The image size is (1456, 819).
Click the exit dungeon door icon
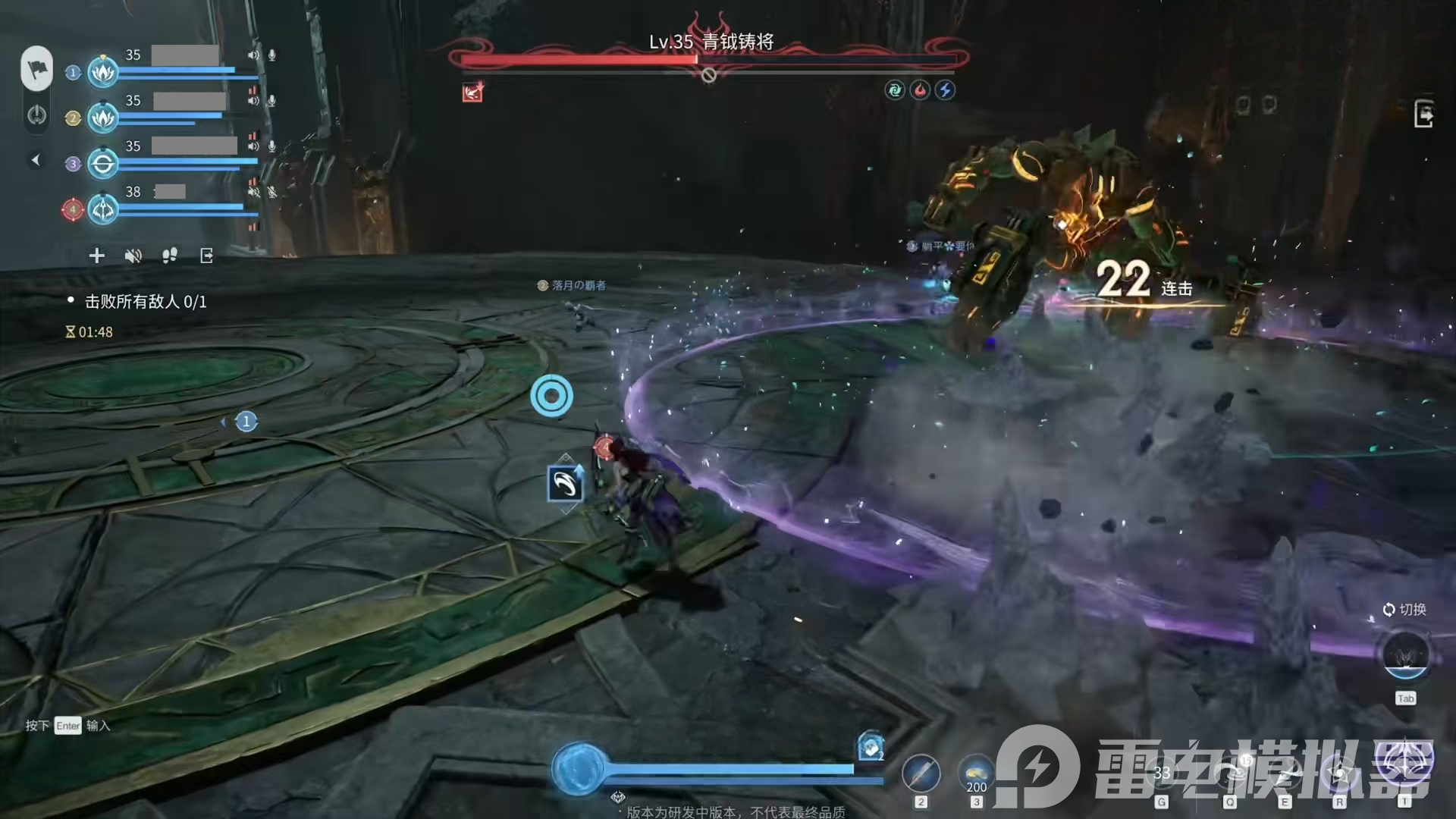point(1423,115)
